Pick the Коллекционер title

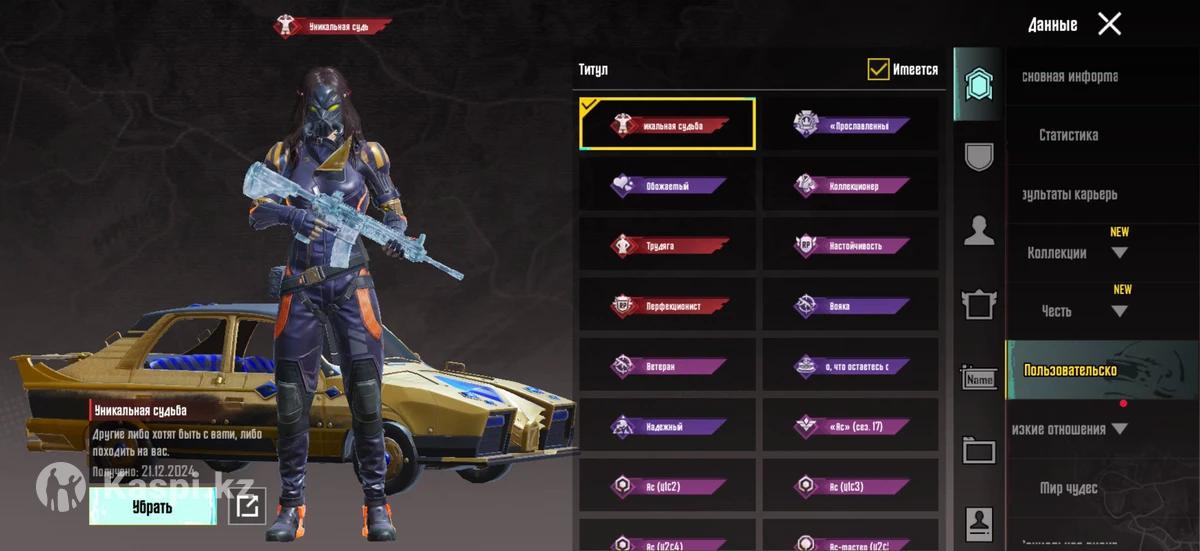851,186
